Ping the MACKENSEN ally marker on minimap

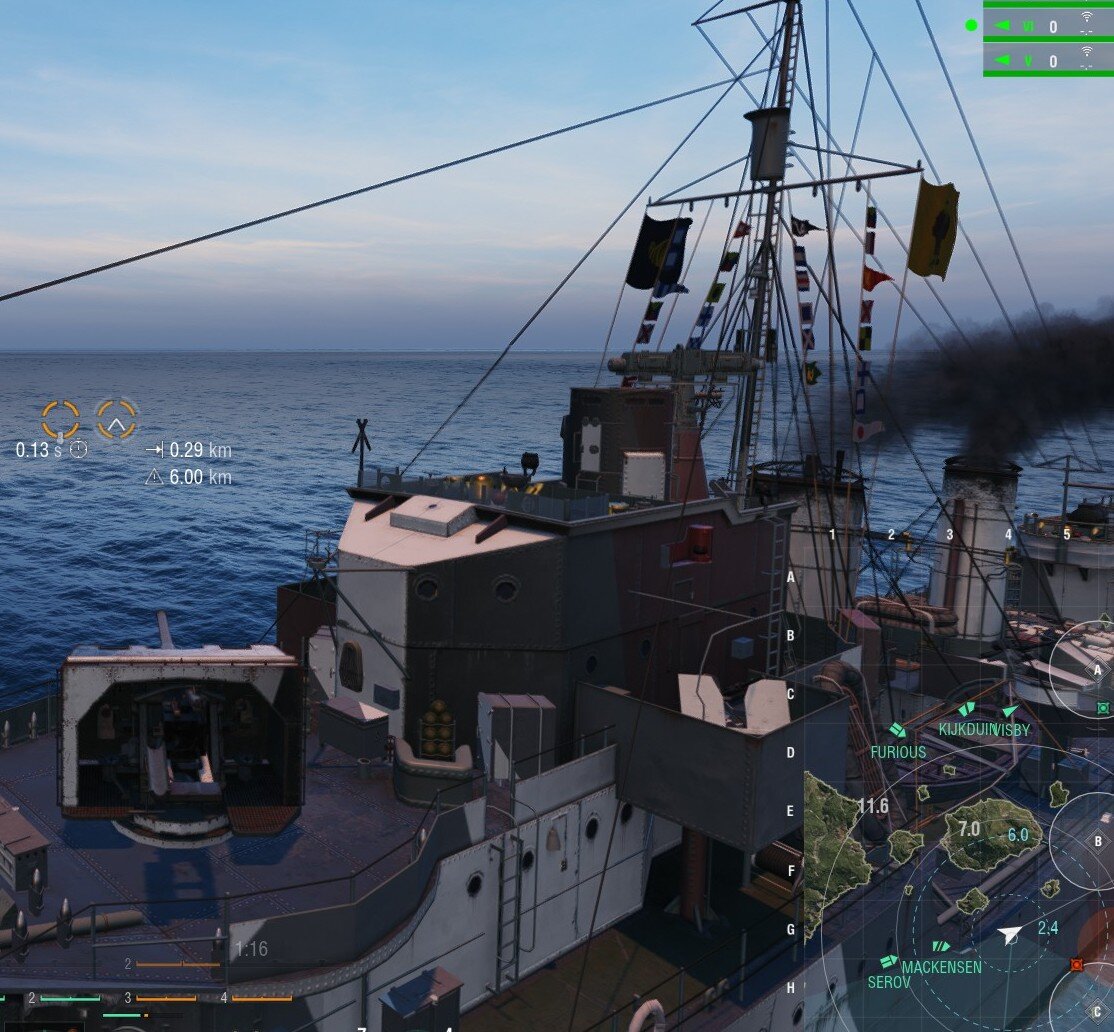[x=940, y=946]
